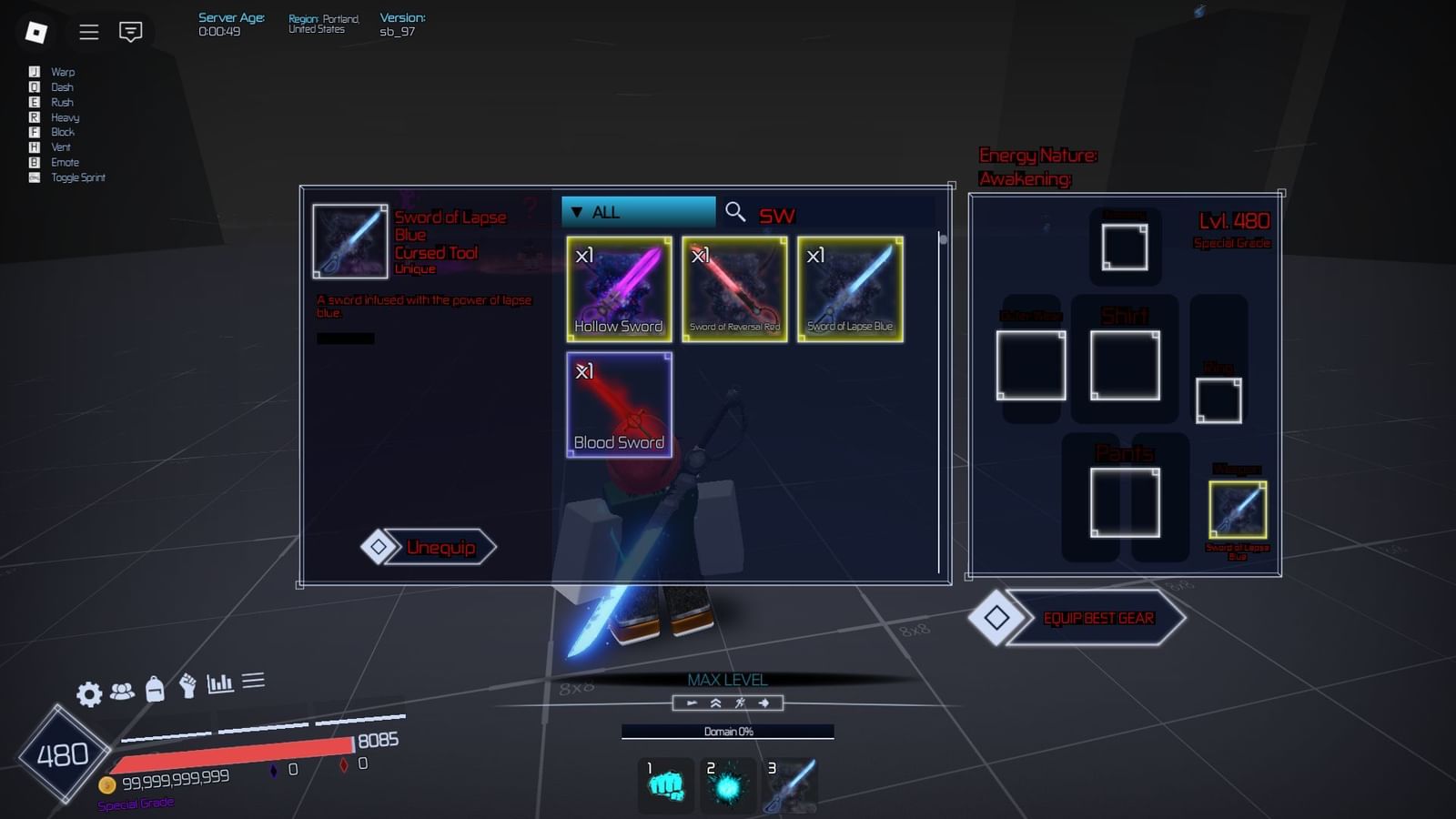1456x819 pixels.
Task: Open the stats bar-chart icon
Action: 221,679
